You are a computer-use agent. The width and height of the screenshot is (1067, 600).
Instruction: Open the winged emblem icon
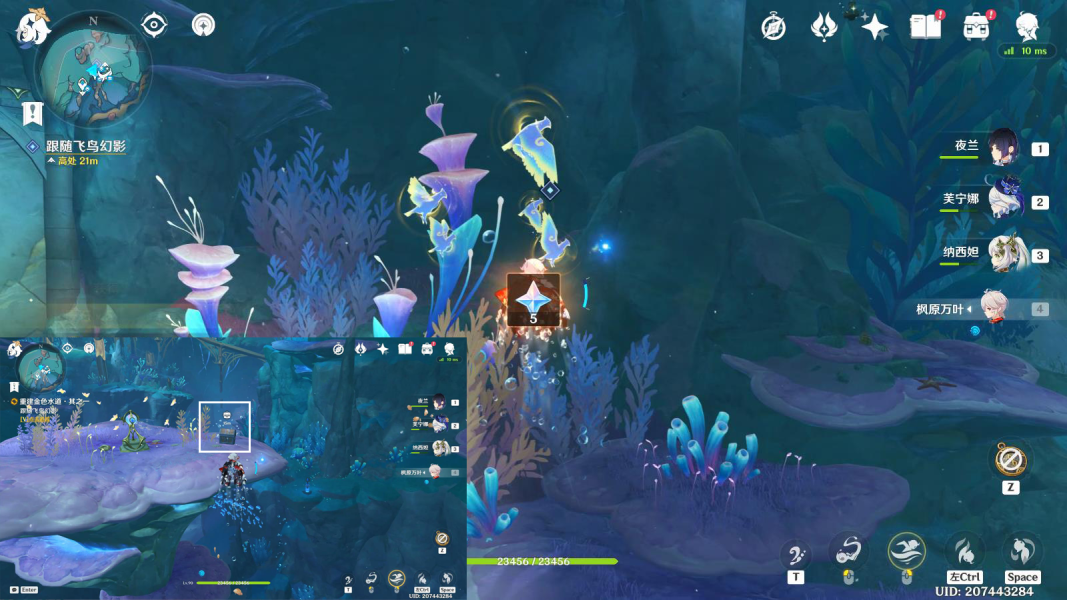[823, 27]
